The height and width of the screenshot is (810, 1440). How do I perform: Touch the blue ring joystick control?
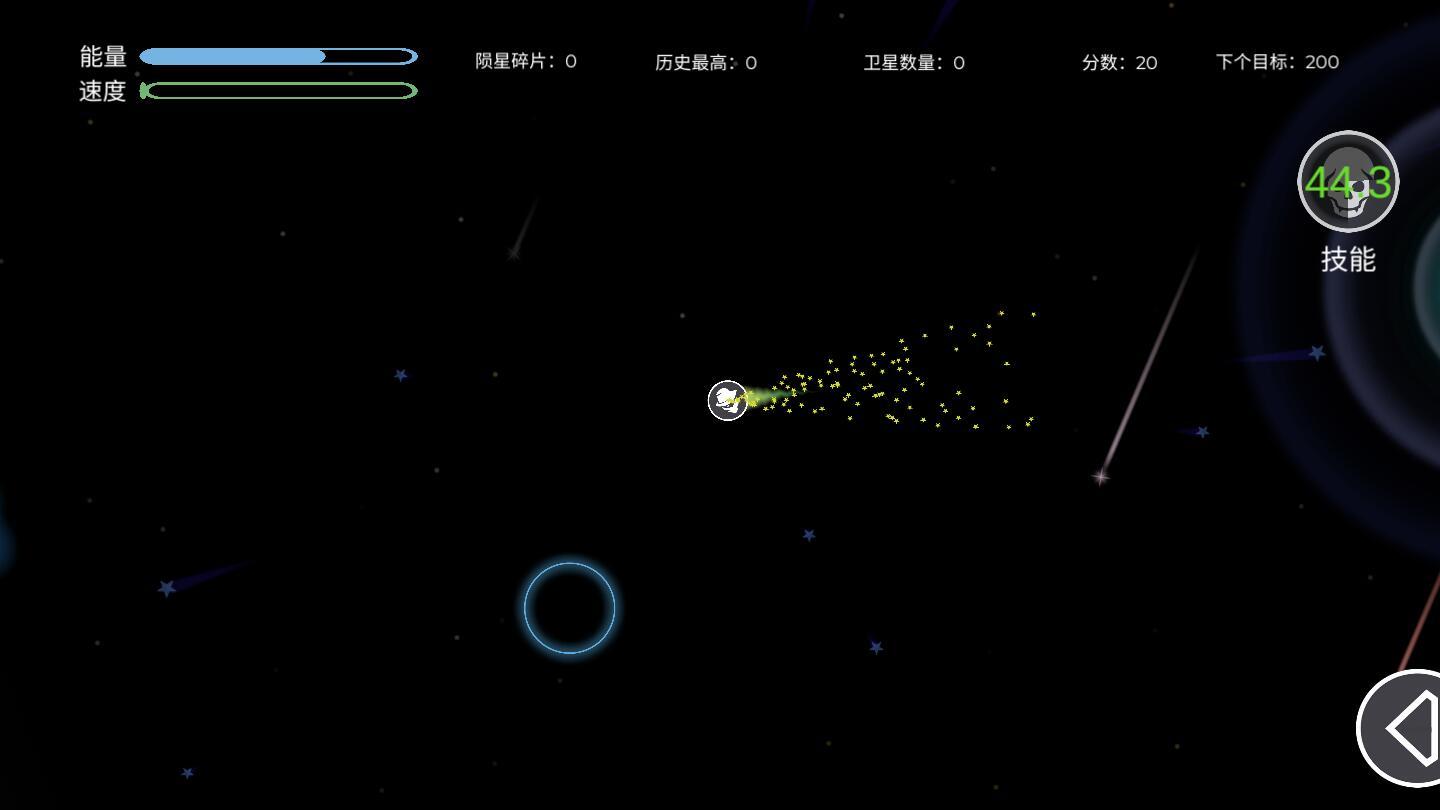[569, 608]
